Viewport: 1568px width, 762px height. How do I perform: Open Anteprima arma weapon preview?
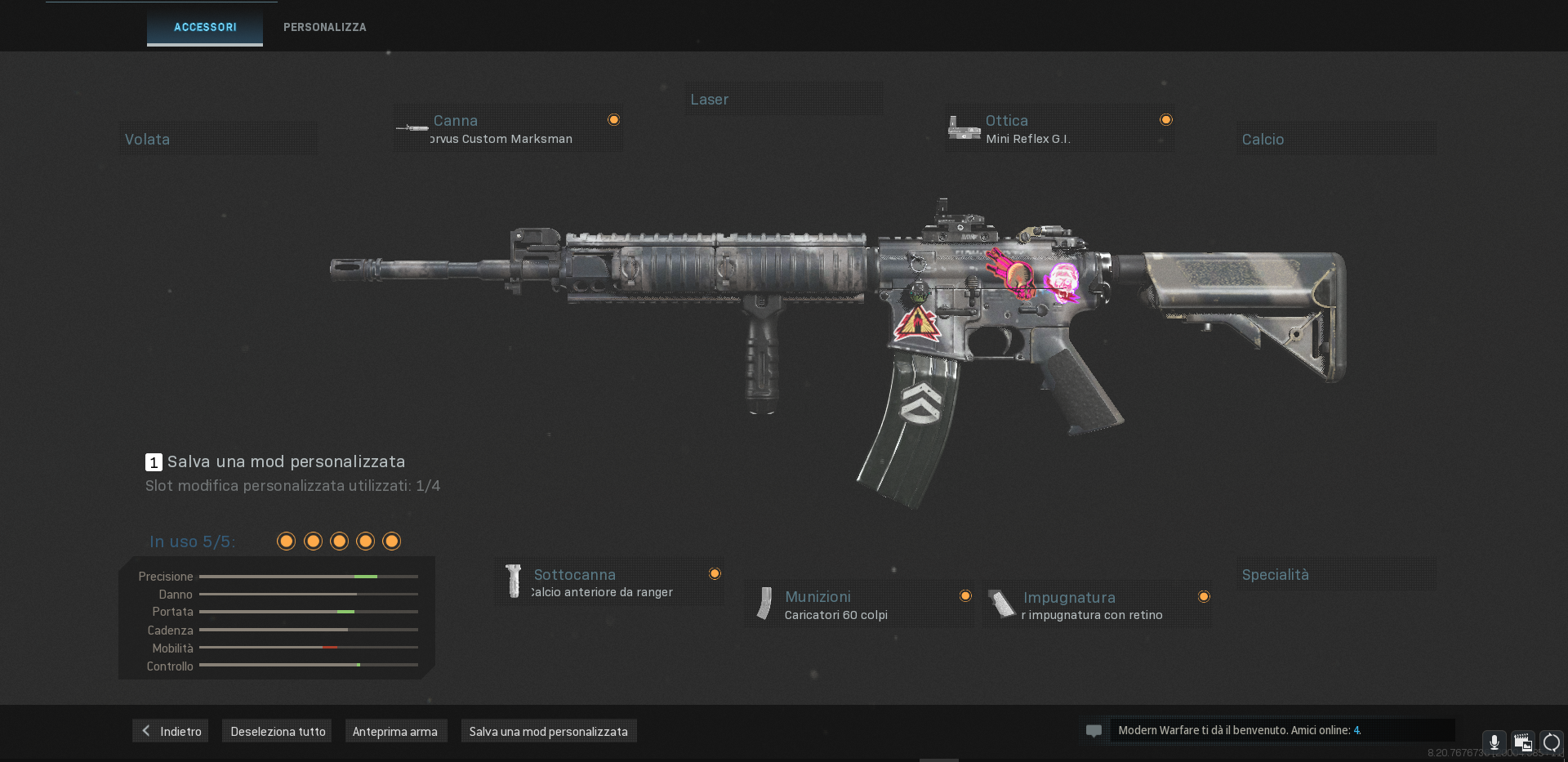point(395,731)
